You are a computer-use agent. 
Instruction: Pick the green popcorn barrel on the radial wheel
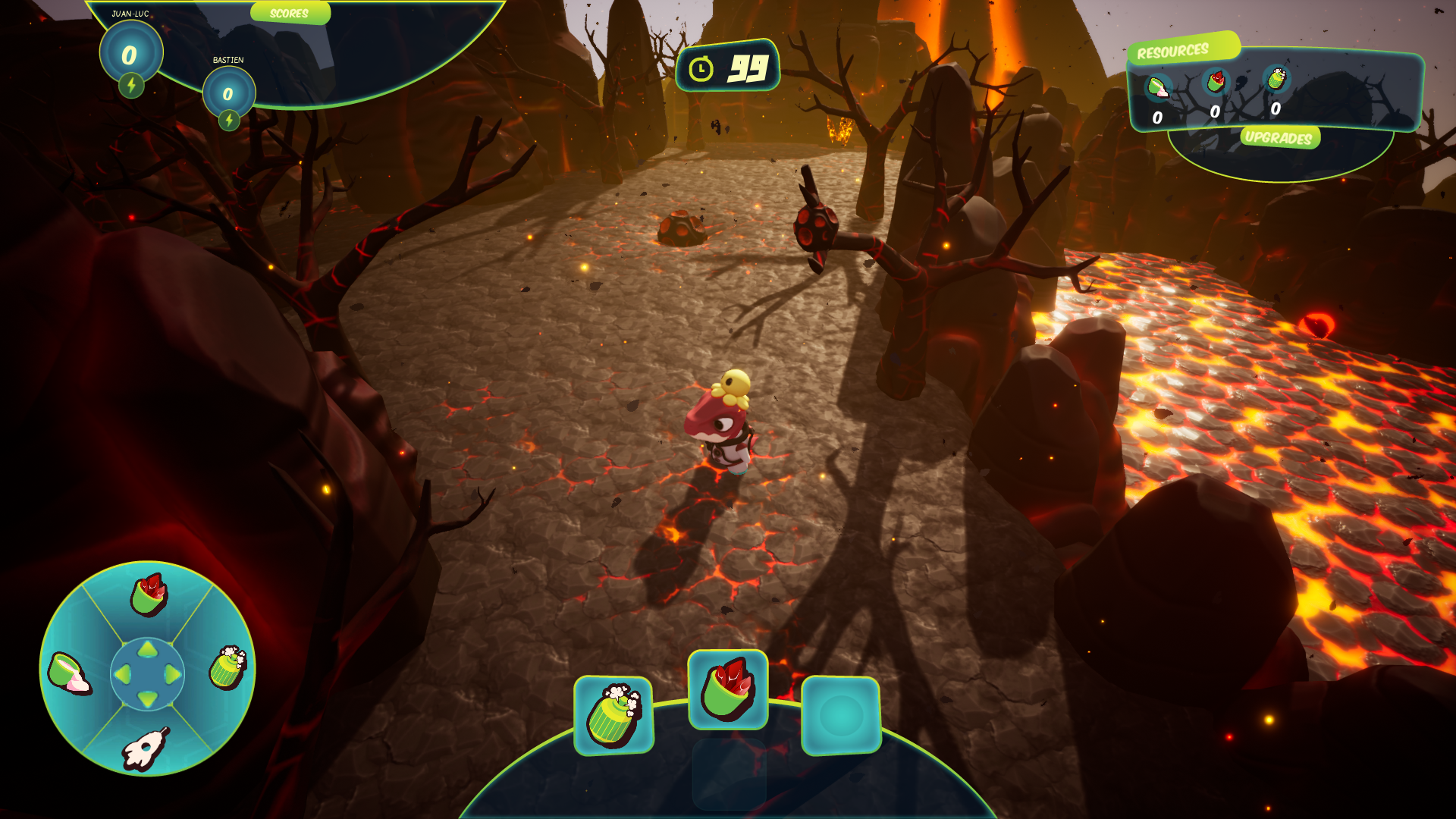(227, 667)
